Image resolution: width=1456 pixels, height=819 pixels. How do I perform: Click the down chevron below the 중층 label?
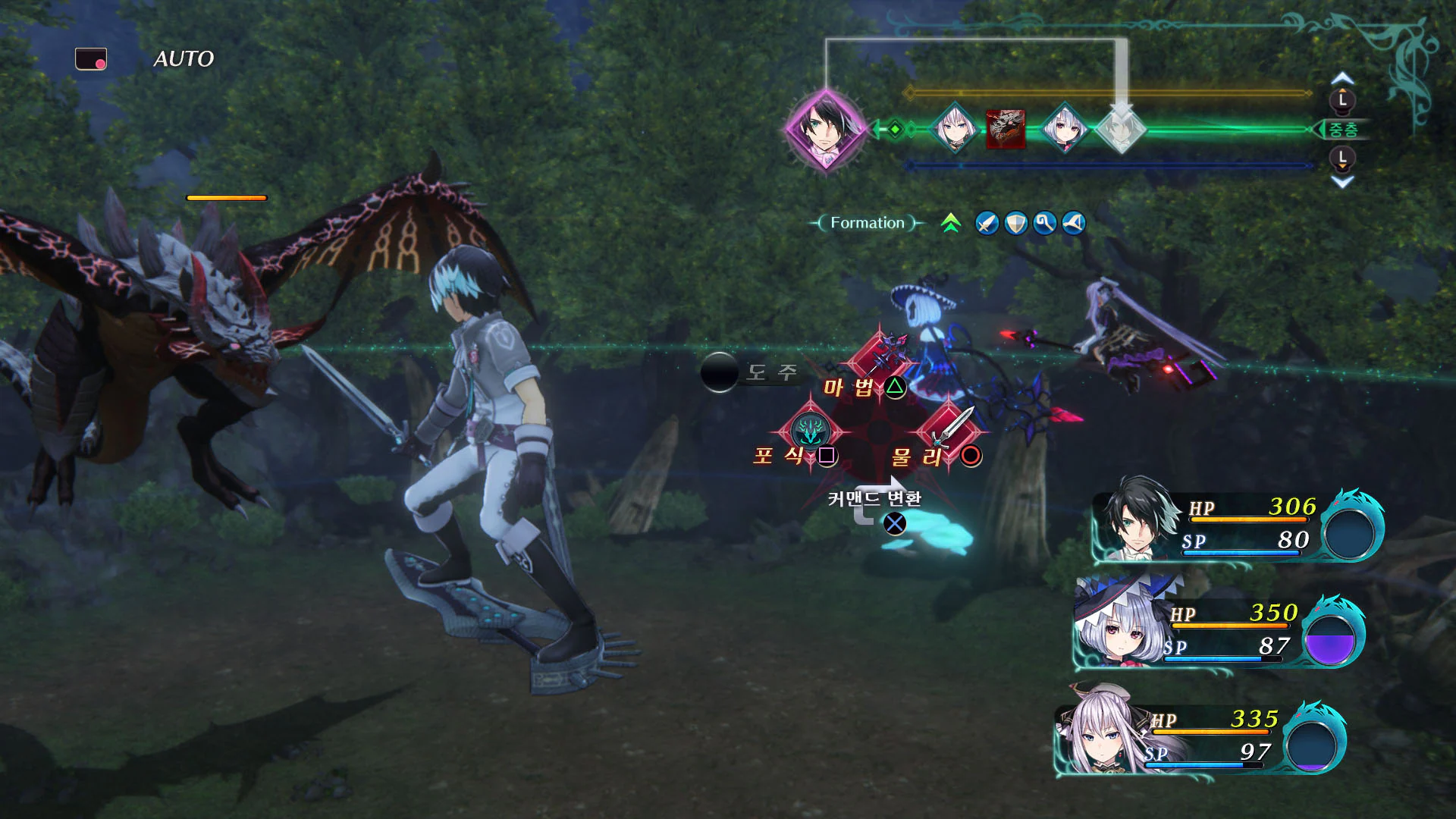pyautogui.click(x=1341, y=181)
